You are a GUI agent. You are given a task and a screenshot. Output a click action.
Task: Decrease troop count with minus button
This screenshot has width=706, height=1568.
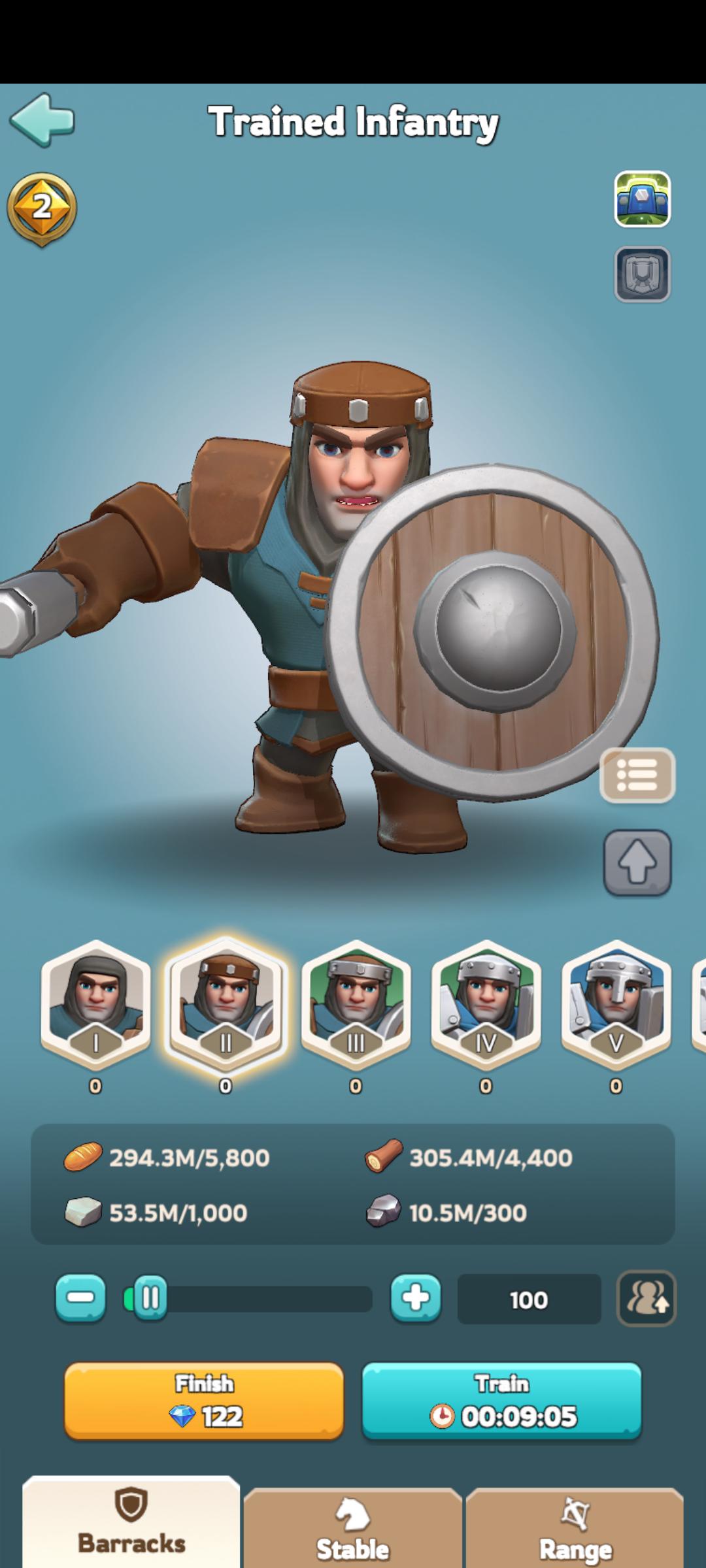[x=80, y=1298]
